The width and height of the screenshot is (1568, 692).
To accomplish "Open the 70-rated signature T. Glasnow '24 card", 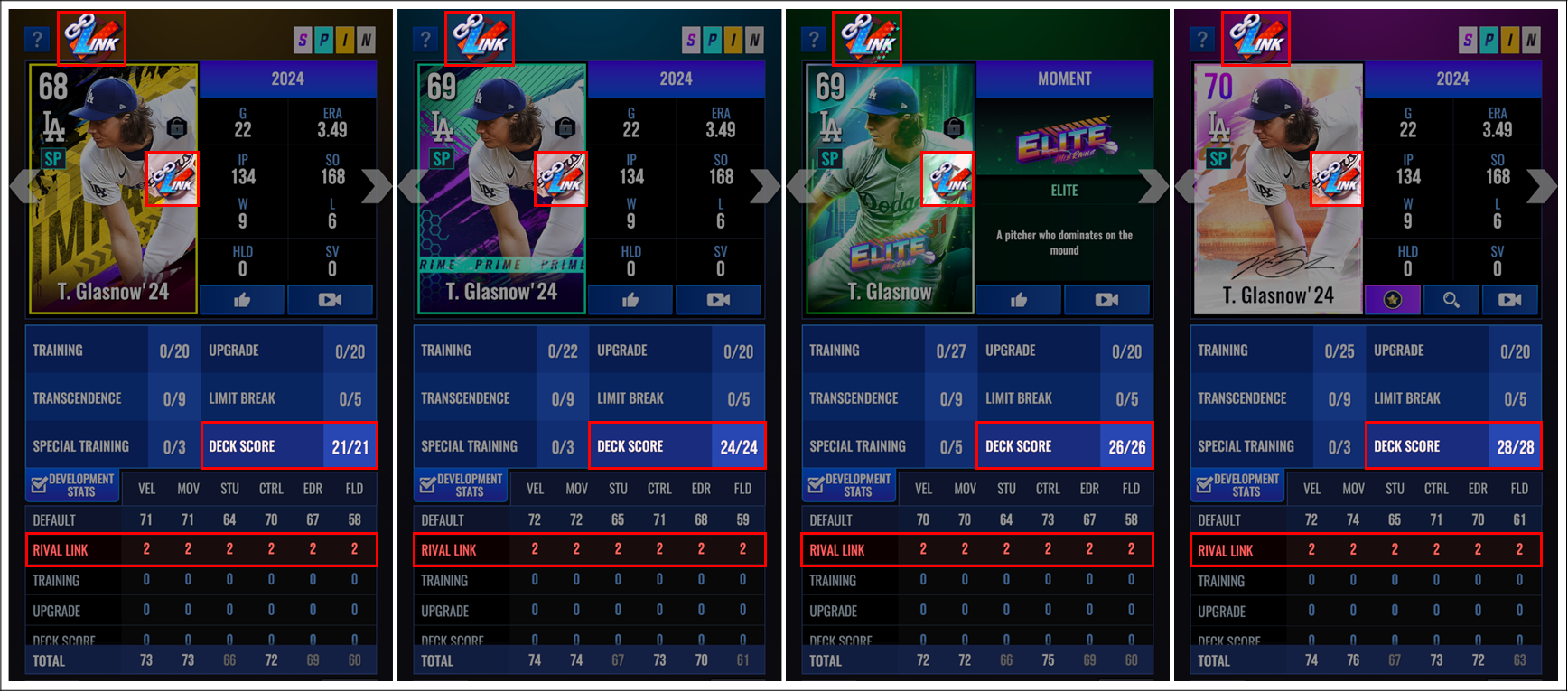I will (x=1278, y=189).
